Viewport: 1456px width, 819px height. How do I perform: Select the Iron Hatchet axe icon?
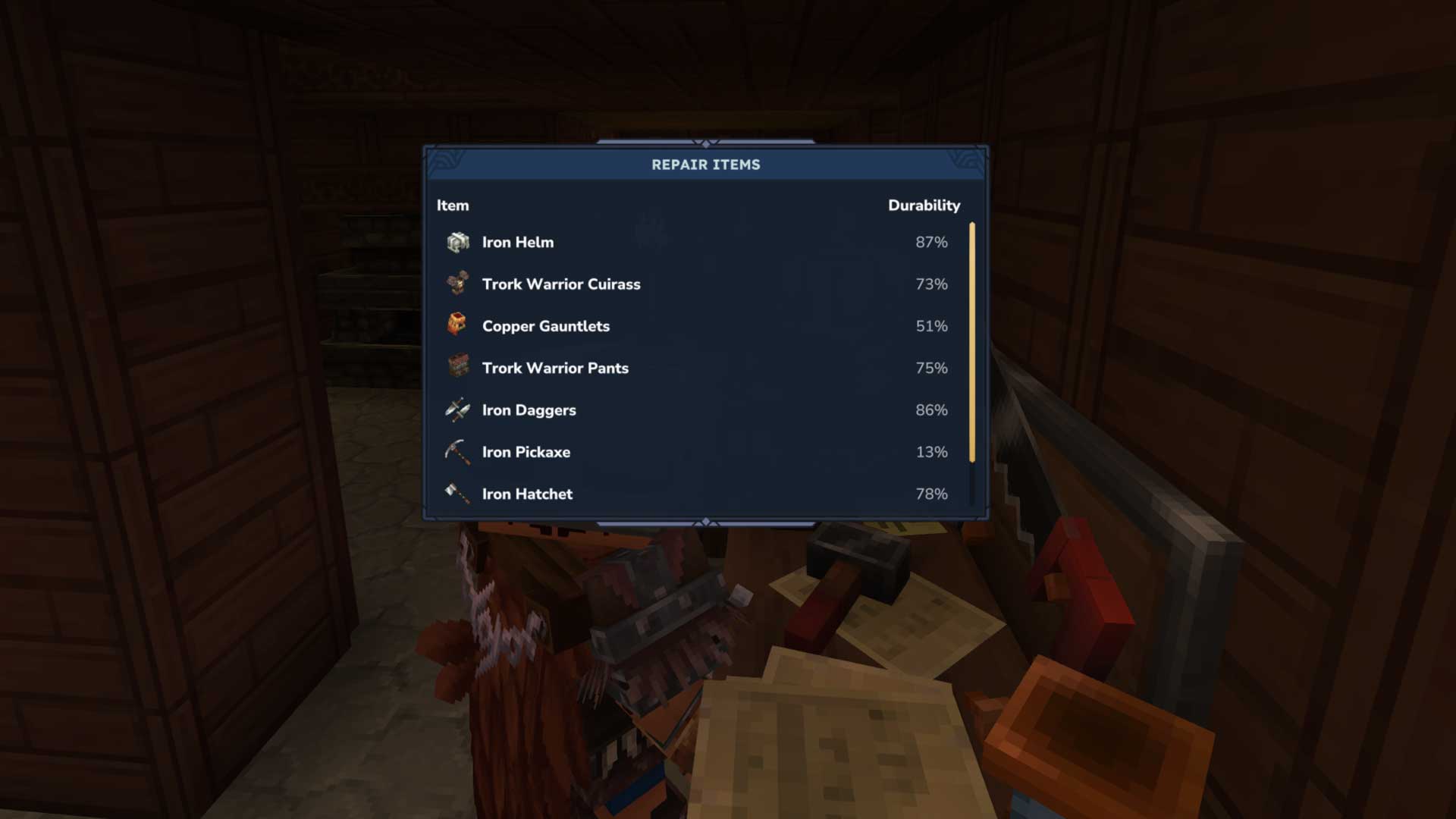(456, 493)
